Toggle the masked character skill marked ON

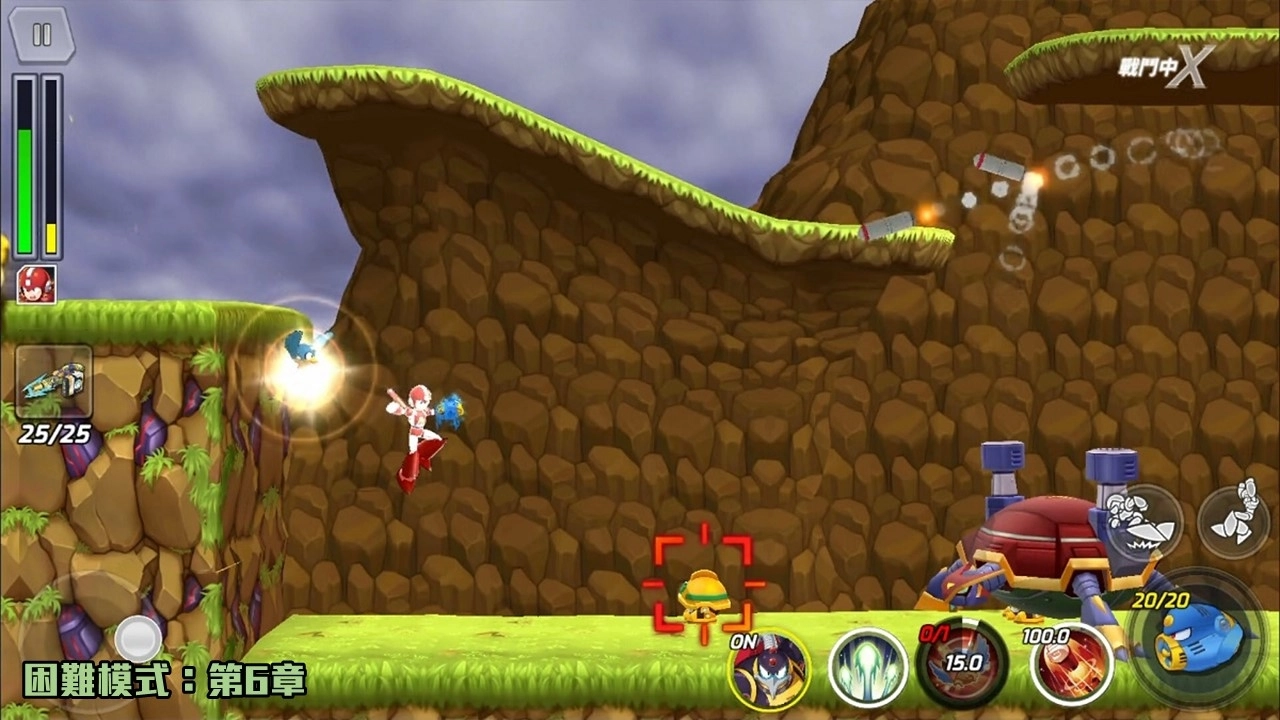(x=768, y=668)
